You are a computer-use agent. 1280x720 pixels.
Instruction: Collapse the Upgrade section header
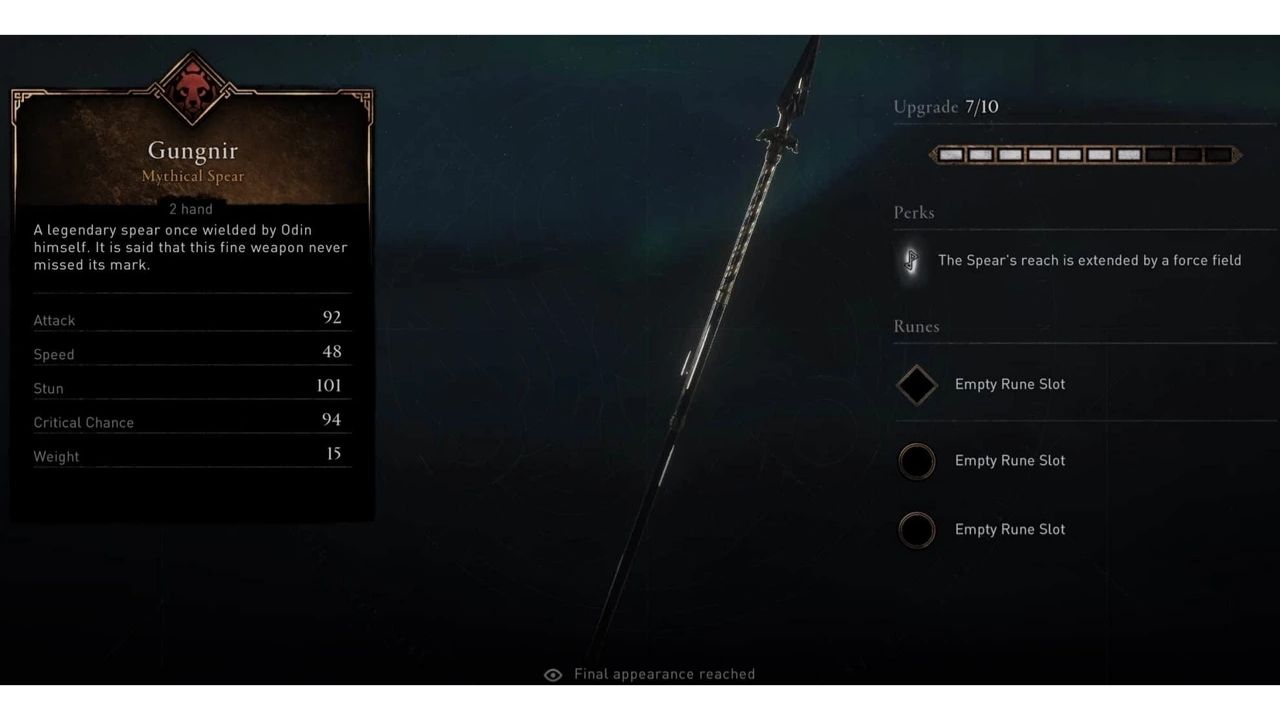click(946, 107)
